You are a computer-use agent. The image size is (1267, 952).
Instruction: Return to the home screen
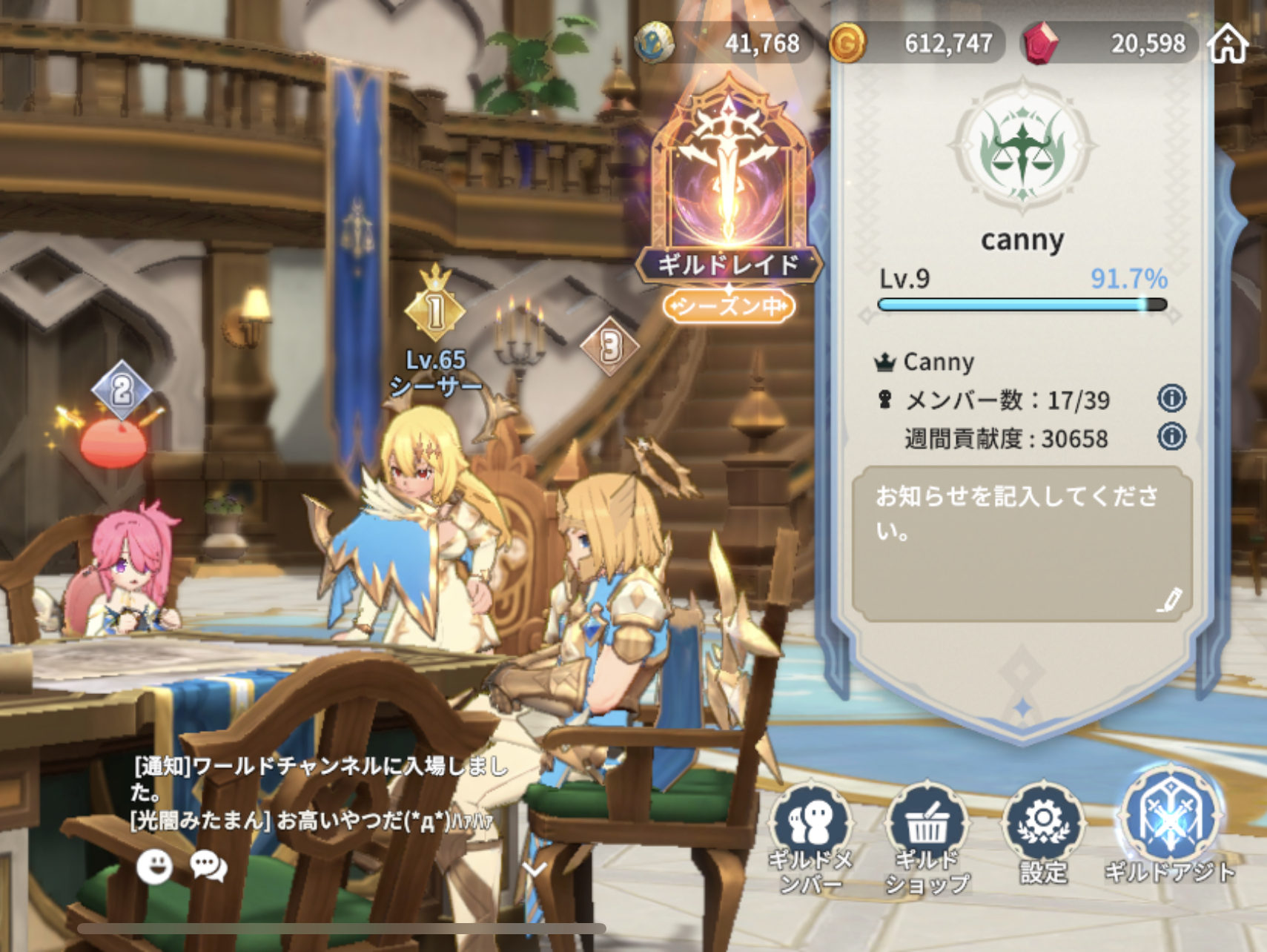1228,44
